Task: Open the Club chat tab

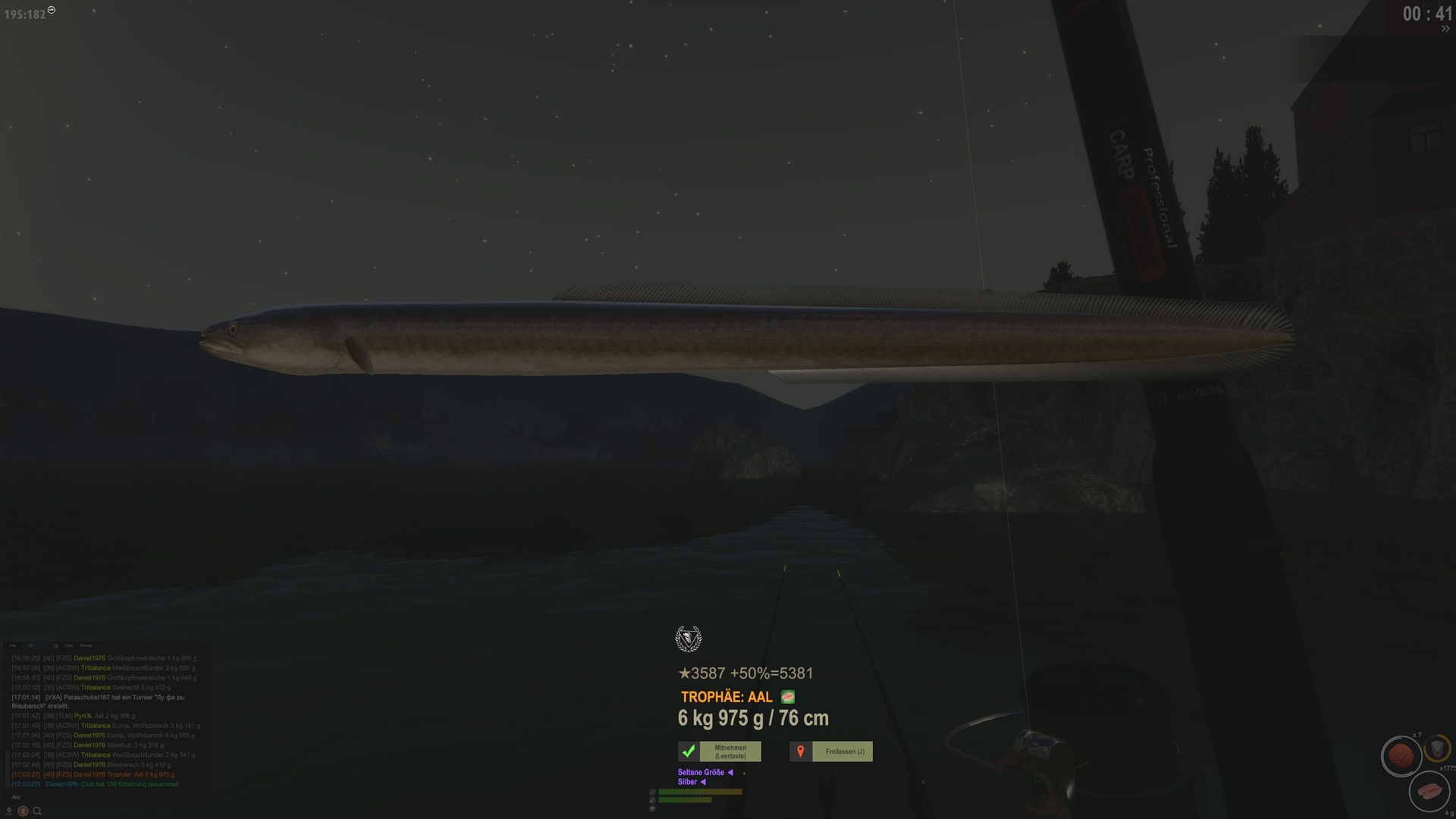Action: pyautogui.click(x=68, y=646)
